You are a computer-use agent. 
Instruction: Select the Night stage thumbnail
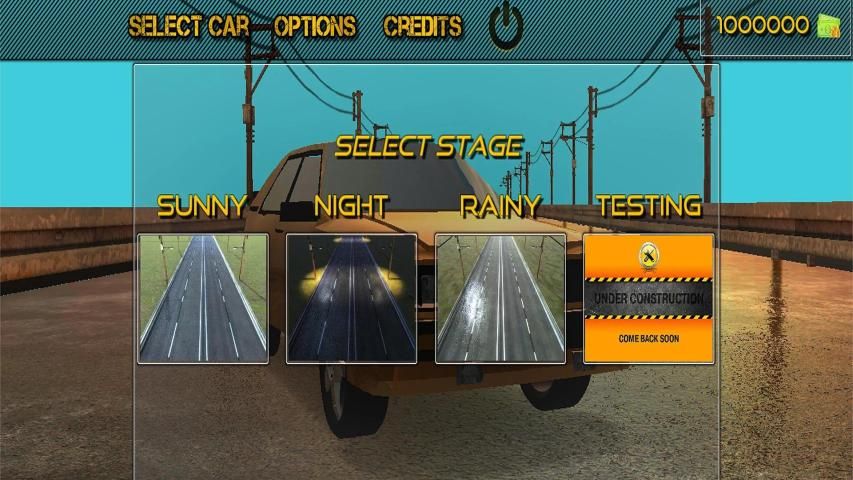click(x=351, y=298)
